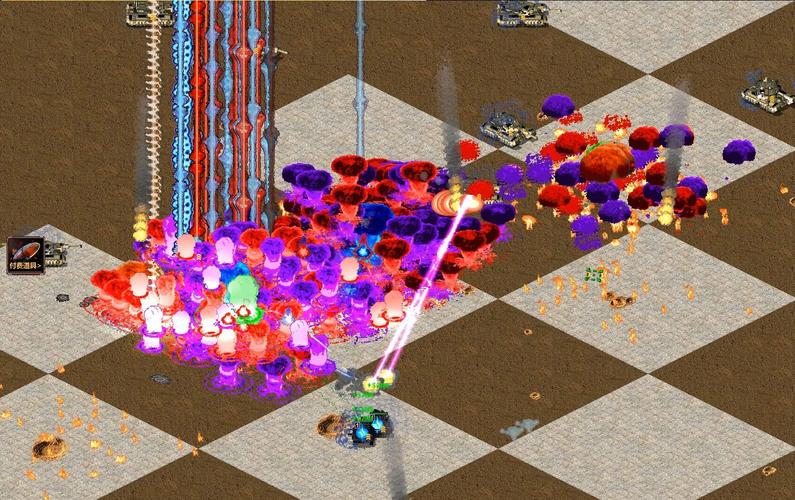Screen dimensions: 795x500
Task: Open the paid items rocket icon
Action: (x=24, y=254)
